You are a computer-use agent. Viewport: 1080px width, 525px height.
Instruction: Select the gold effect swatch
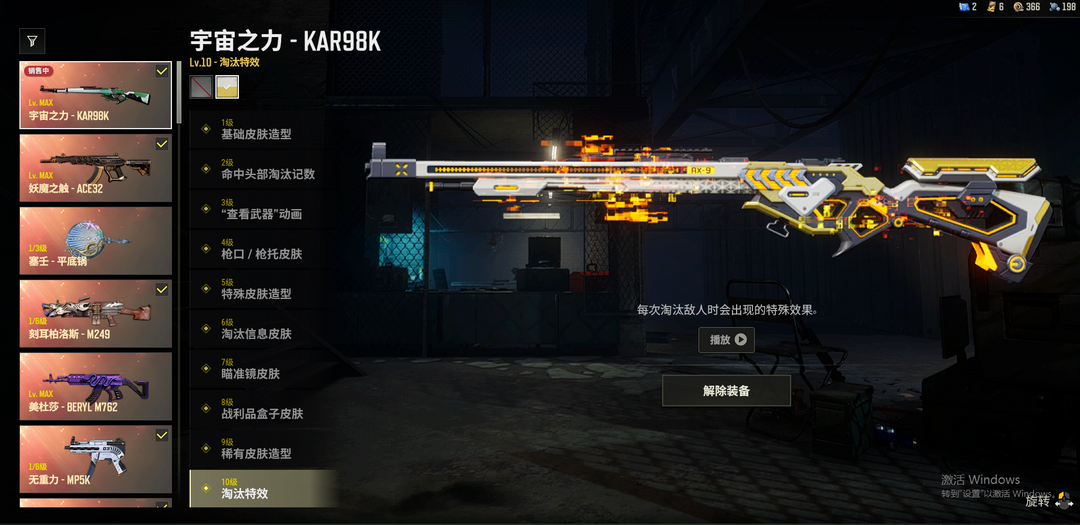pyautogui.click(x=228, y=87)
